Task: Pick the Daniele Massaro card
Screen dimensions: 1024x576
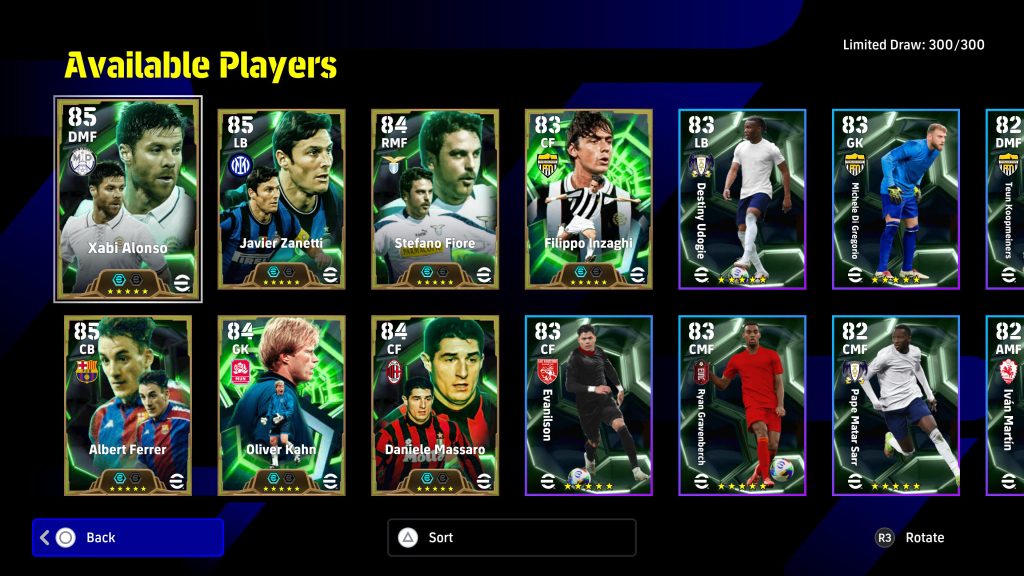Action: coord(435,405)
